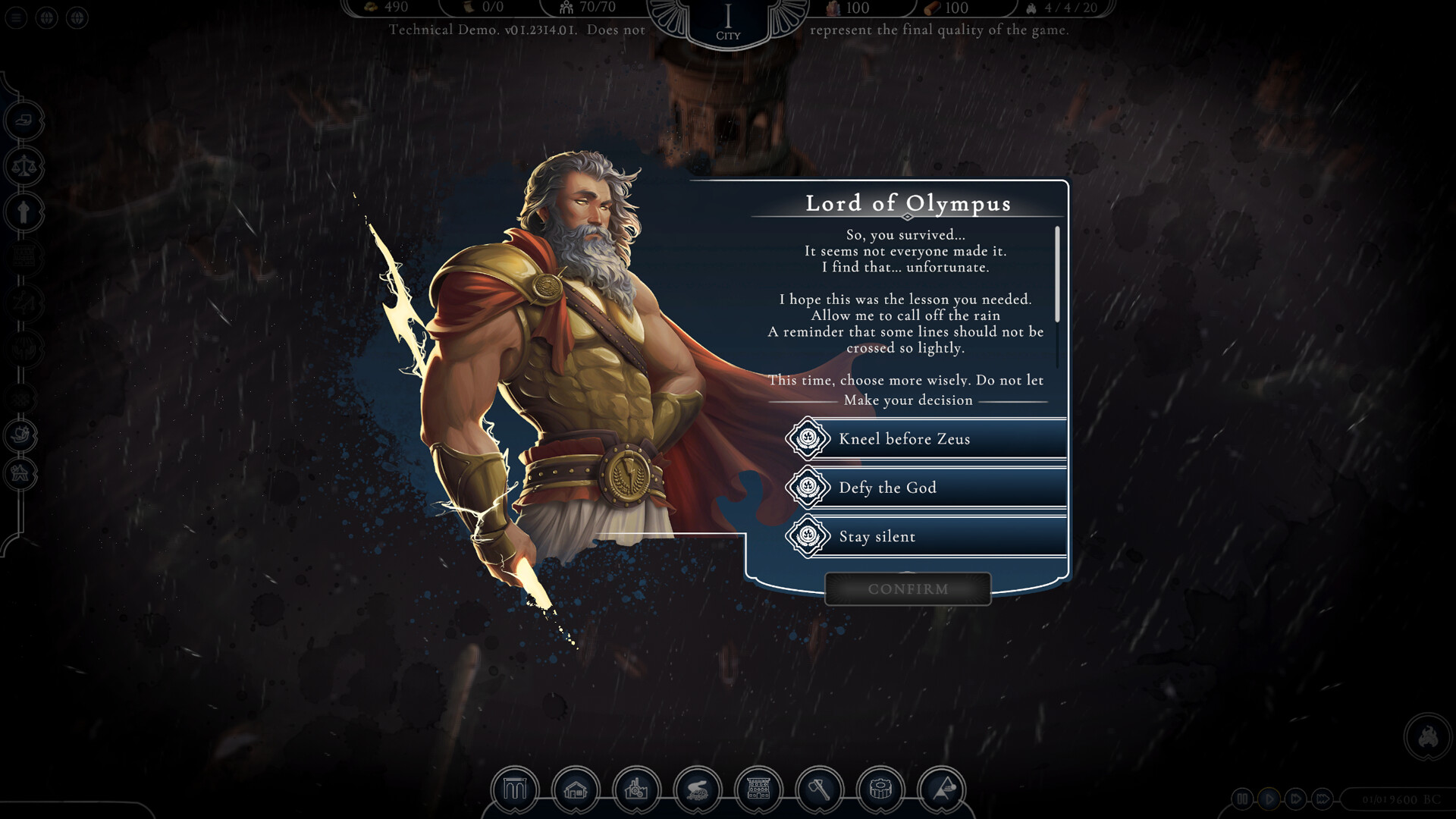1456x819 pixels.
Task: Open the hamburger menu top-left
Action: pyautogui.click(x=16, y=17)
